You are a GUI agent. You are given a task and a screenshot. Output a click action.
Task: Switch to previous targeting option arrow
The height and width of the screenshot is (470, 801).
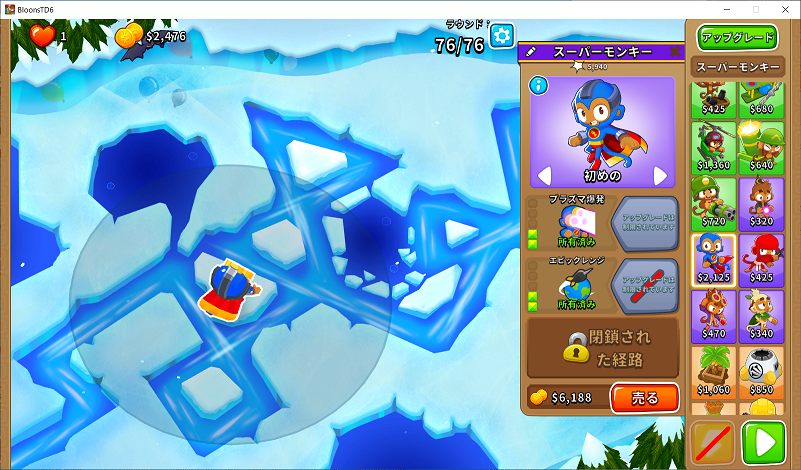[x=544, y=176]
